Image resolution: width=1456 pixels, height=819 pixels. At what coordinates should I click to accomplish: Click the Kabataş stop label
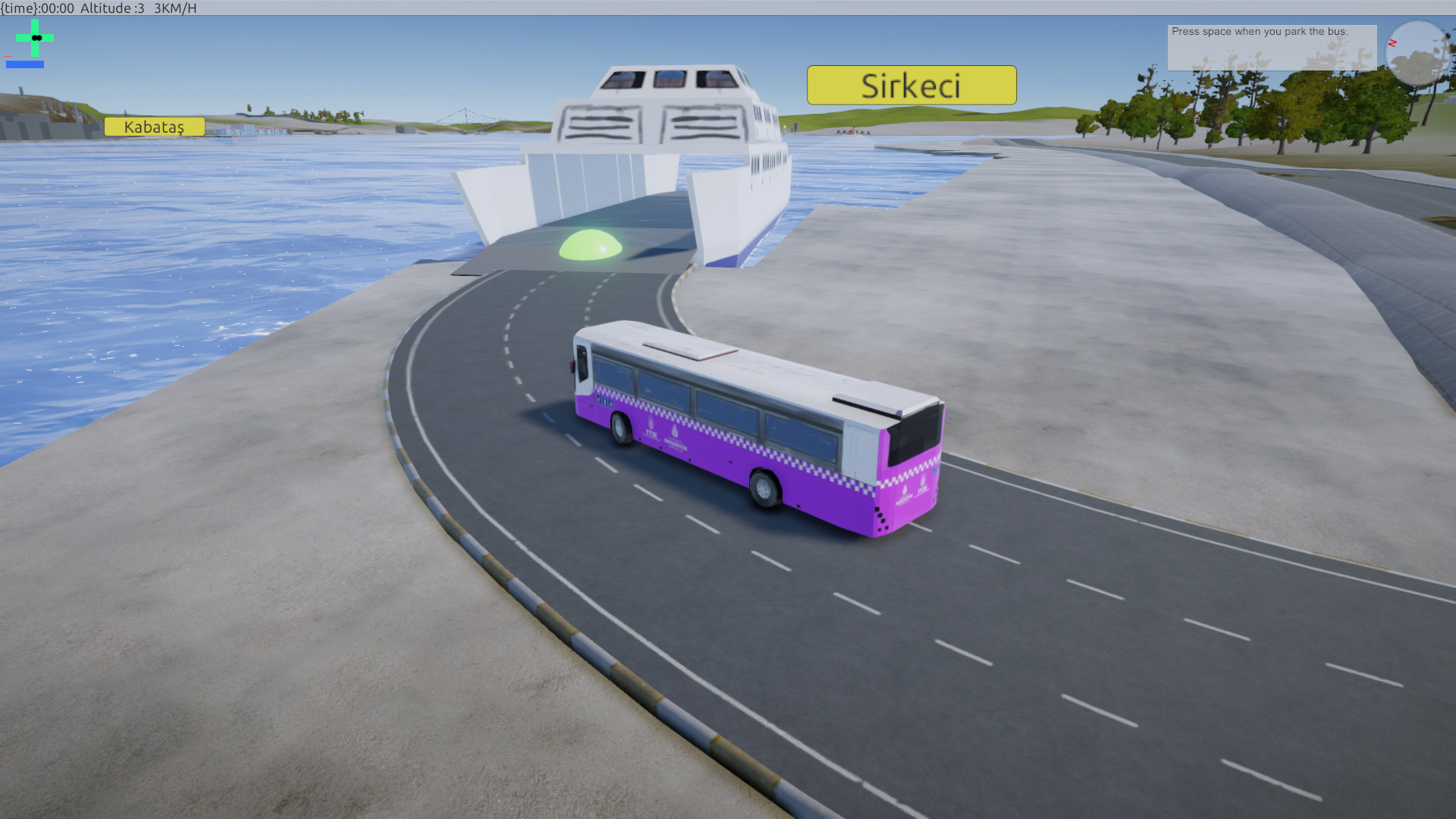154,127
